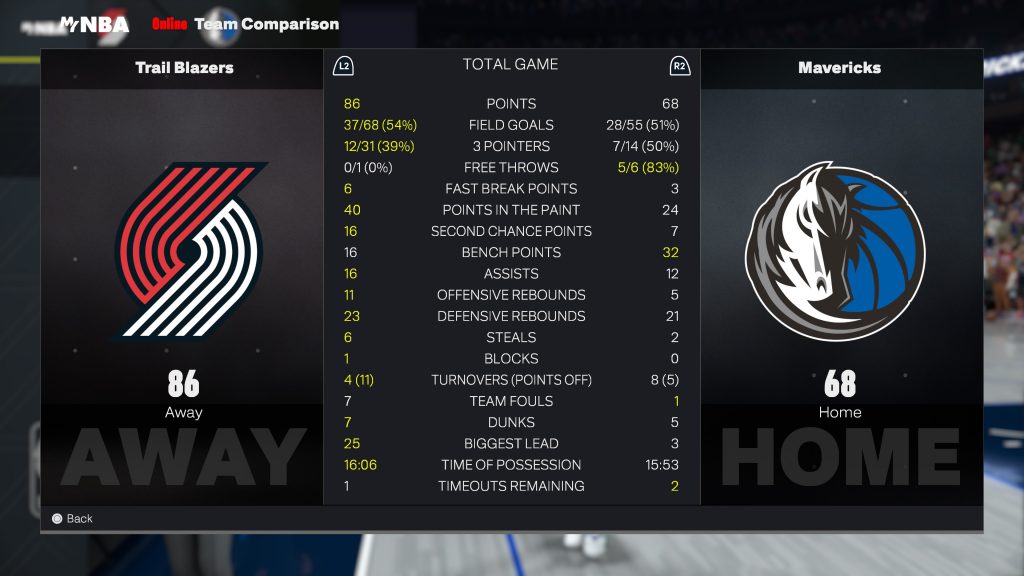The height and width of the screenshot is (576, 1024).
Task: Select the TOTAL GAME period header
Action: [510, 65]
